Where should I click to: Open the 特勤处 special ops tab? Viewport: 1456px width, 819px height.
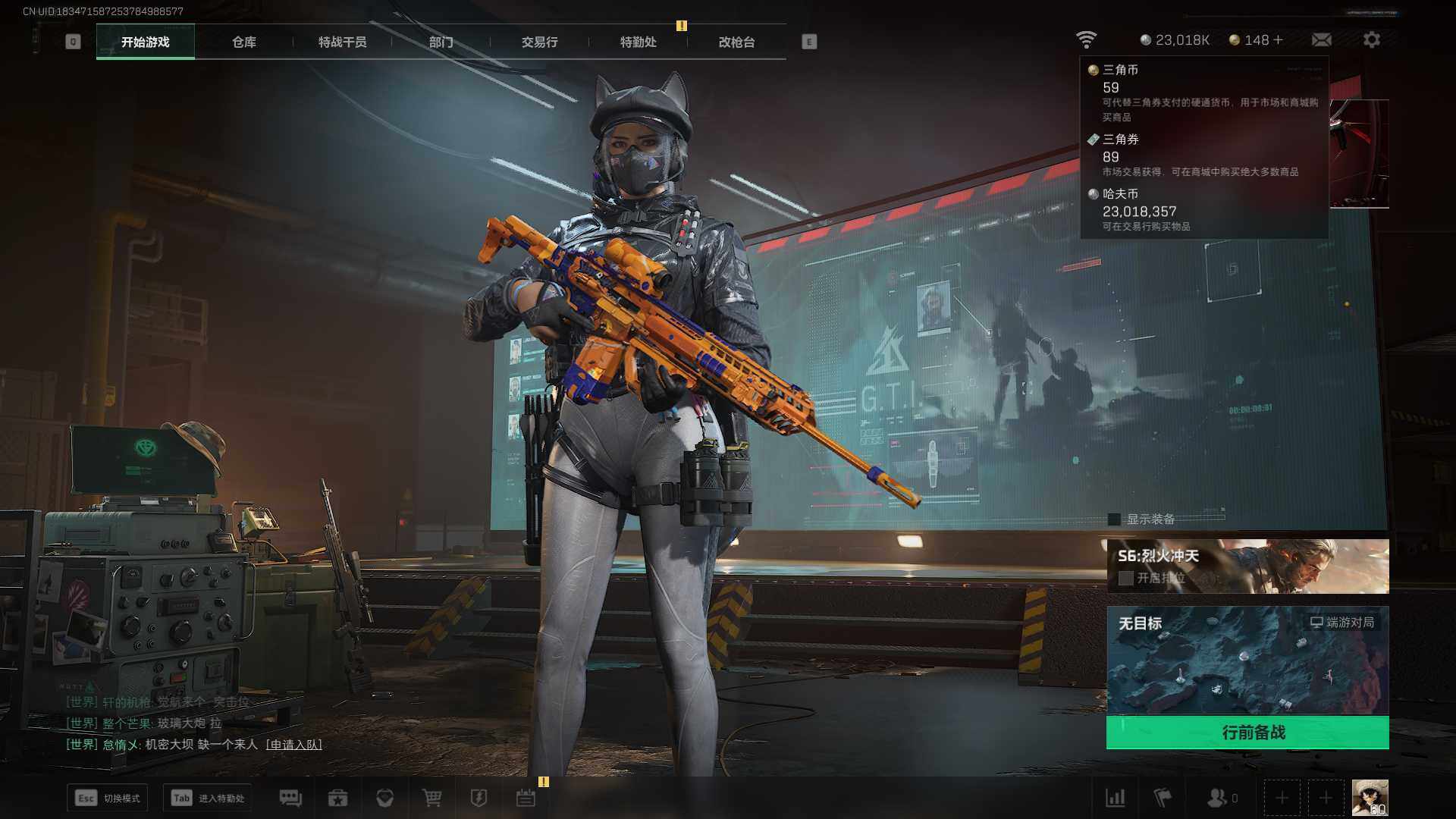coord(638,42)
